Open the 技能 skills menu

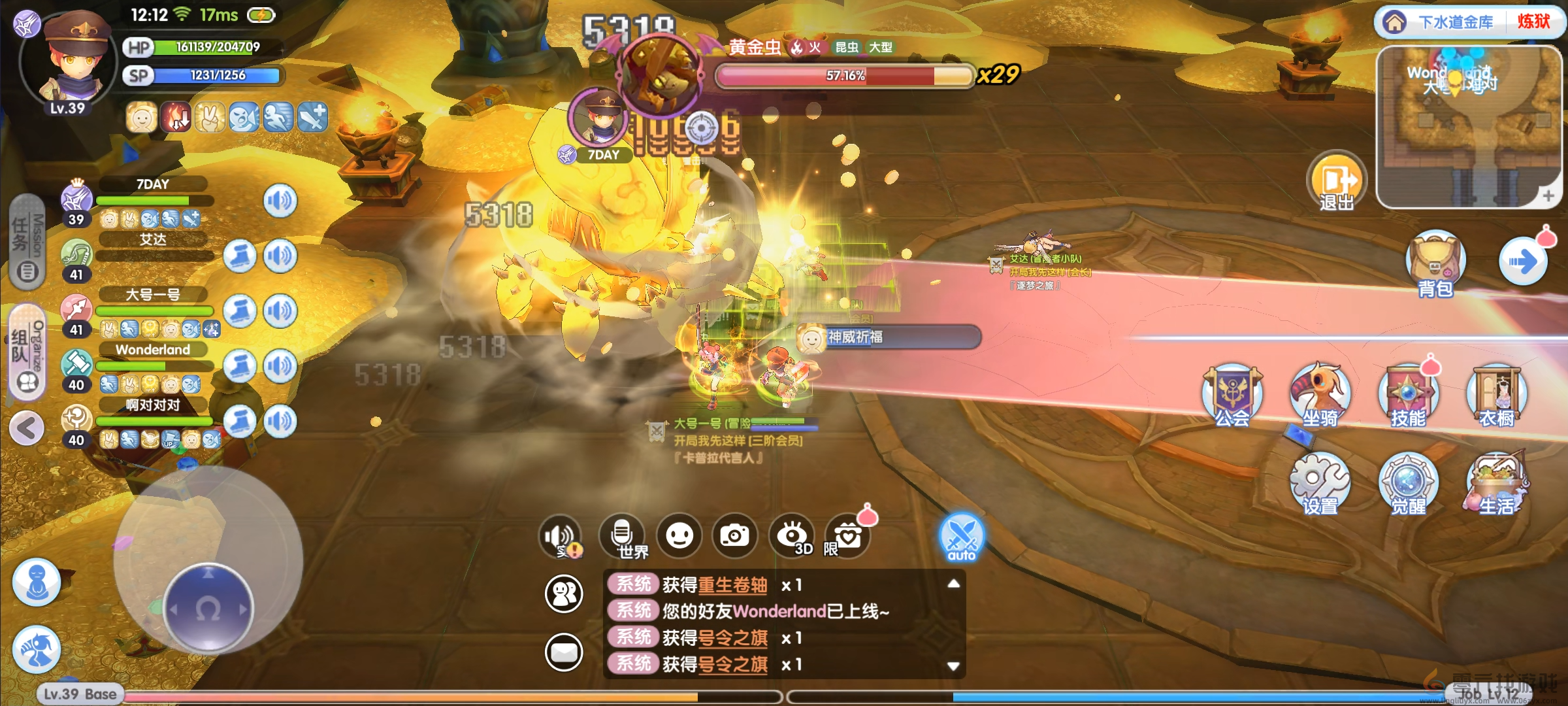tap(1408, 395)
